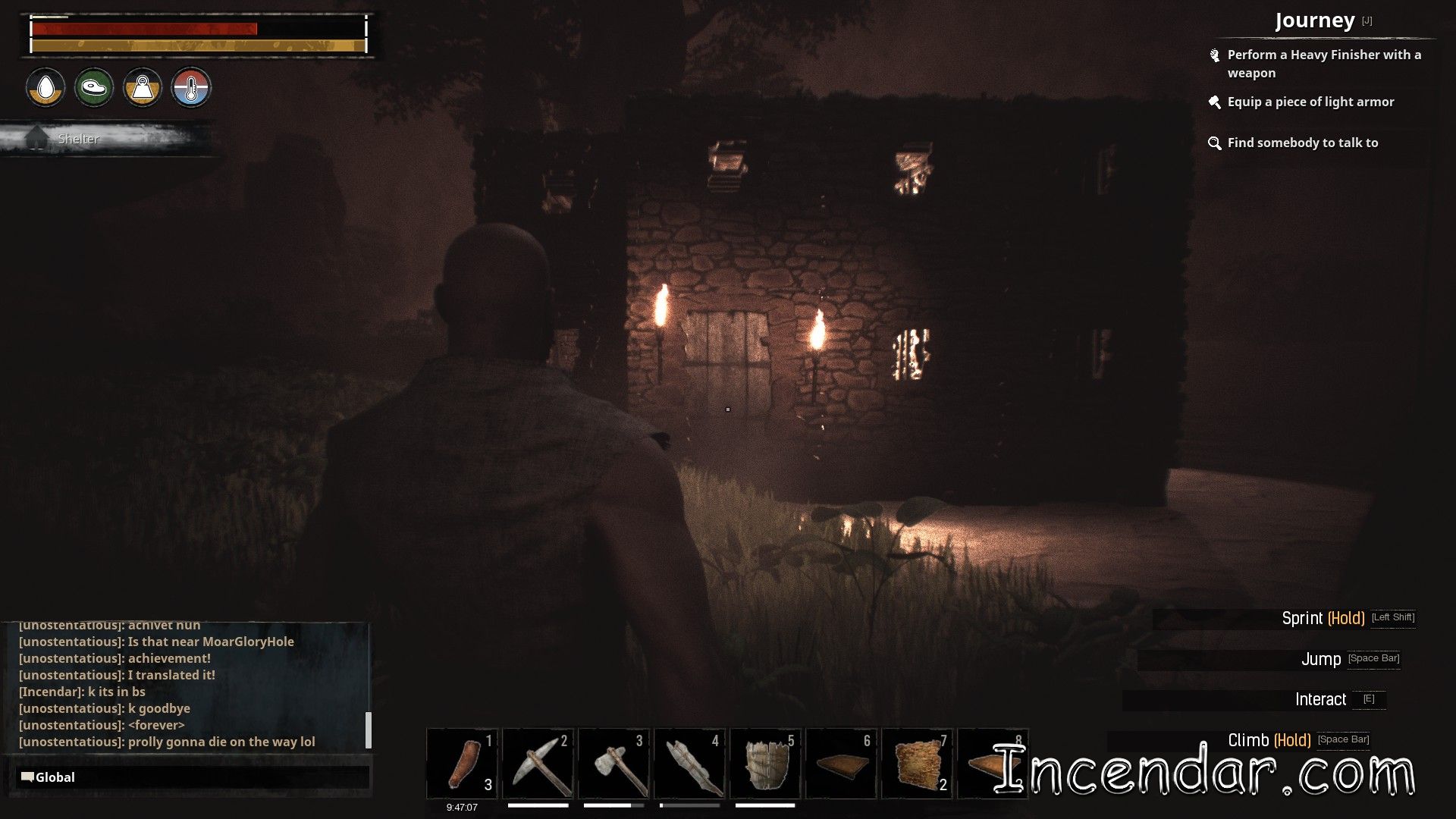Viewport: 1456px width, 819px height.
Task: Equip the stone hatchet from the hotbar
Action: (x=614, y=763)
